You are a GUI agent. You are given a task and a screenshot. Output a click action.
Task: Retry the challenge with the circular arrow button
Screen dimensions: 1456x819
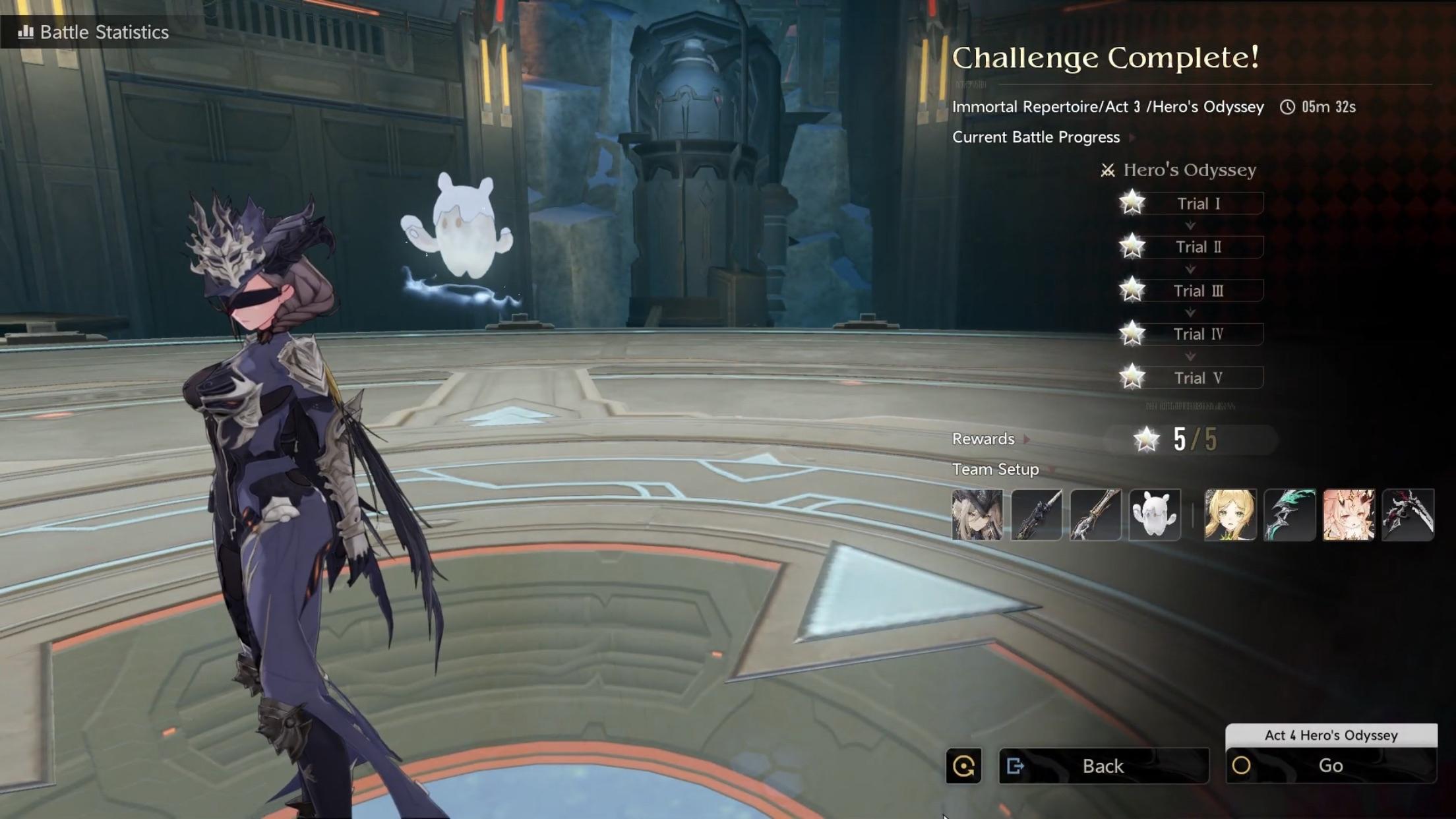click(963, 766)
